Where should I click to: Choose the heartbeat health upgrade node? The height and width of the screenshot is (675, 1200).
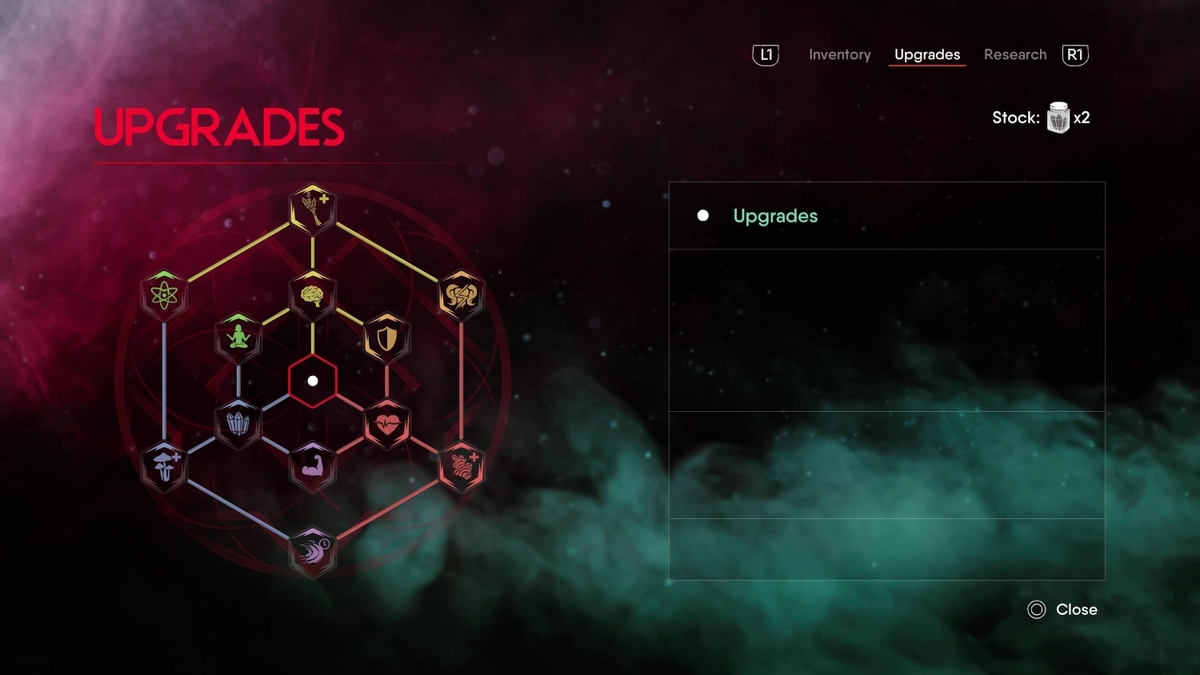coord(387,424)
